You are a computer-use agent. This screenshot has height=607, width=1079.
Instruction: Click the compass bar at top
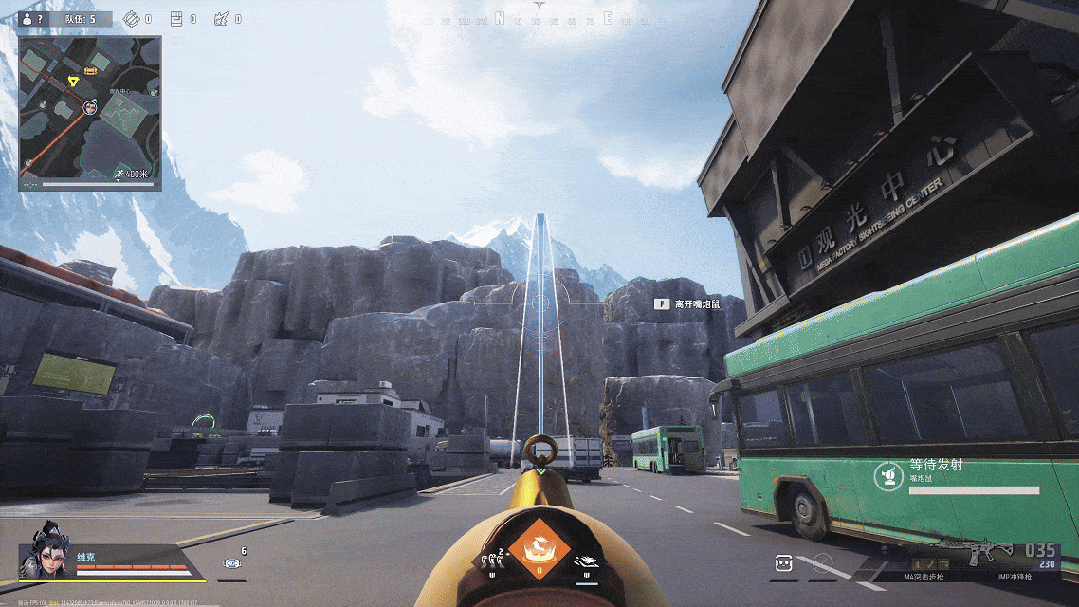click(541, 18)
